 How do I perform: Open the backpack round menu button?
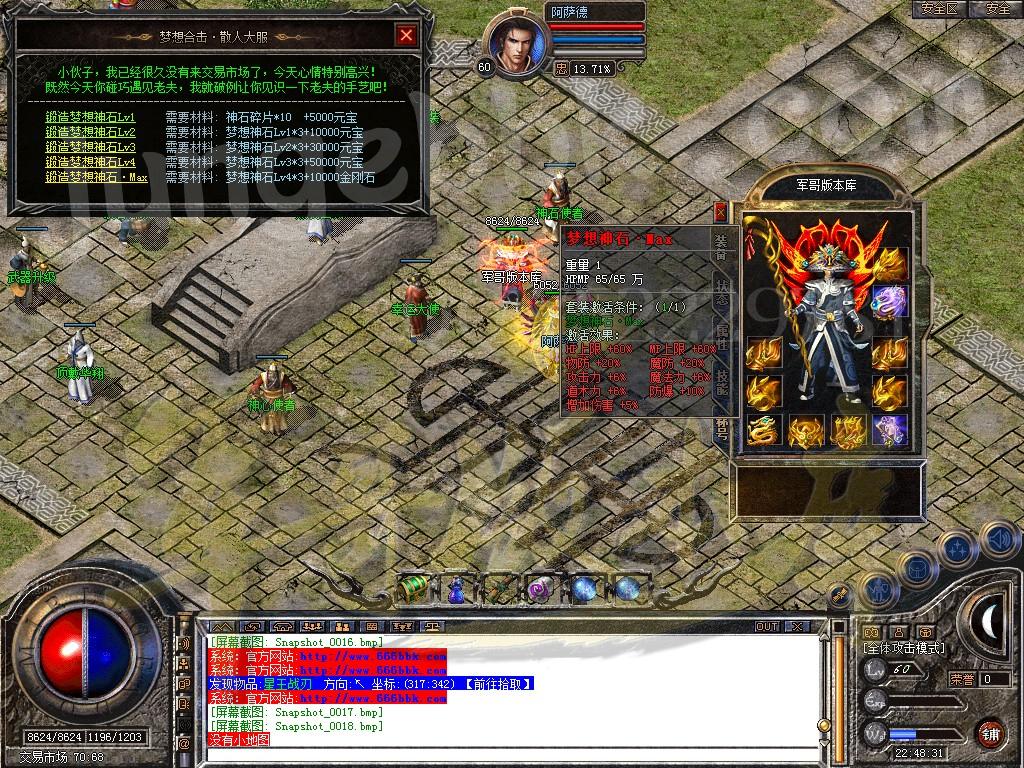click(x=916, y=568)
